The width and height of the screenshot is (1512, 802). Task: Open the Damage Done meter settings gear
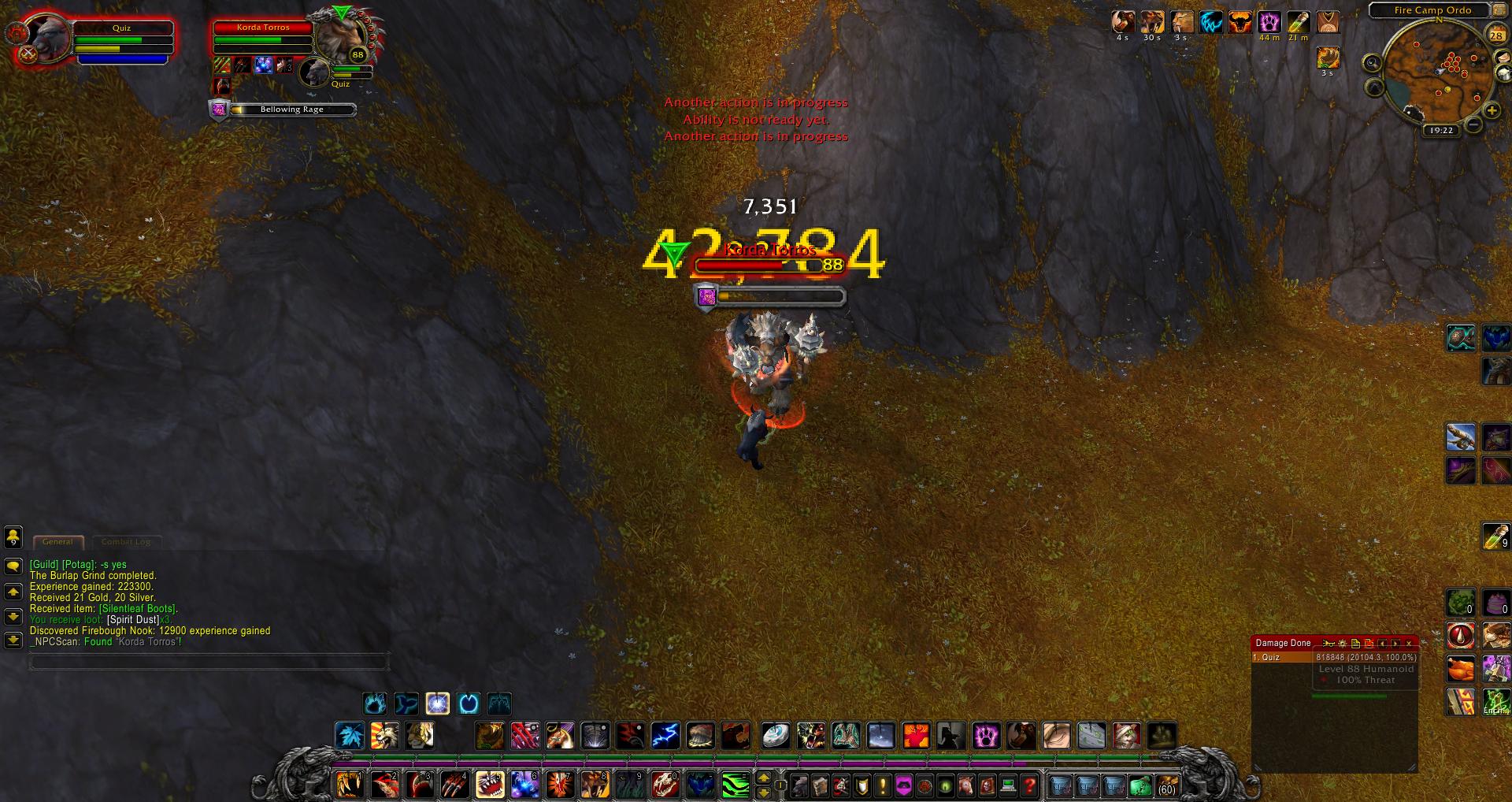pyautogui.click(x=1342, y=644)
